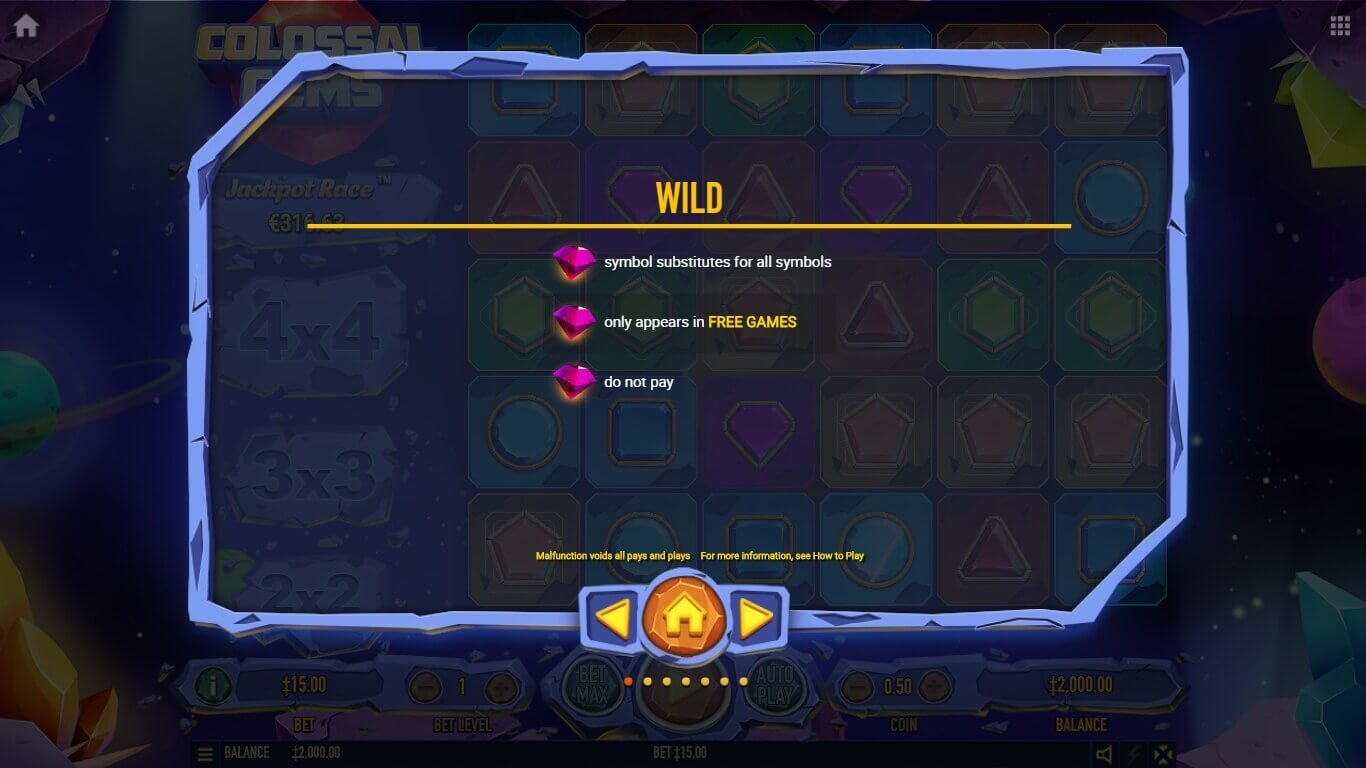Open the hamburger menu in the bottom bar
The height and width of the screenshot is (768, 1366).
tap(205, 754)
